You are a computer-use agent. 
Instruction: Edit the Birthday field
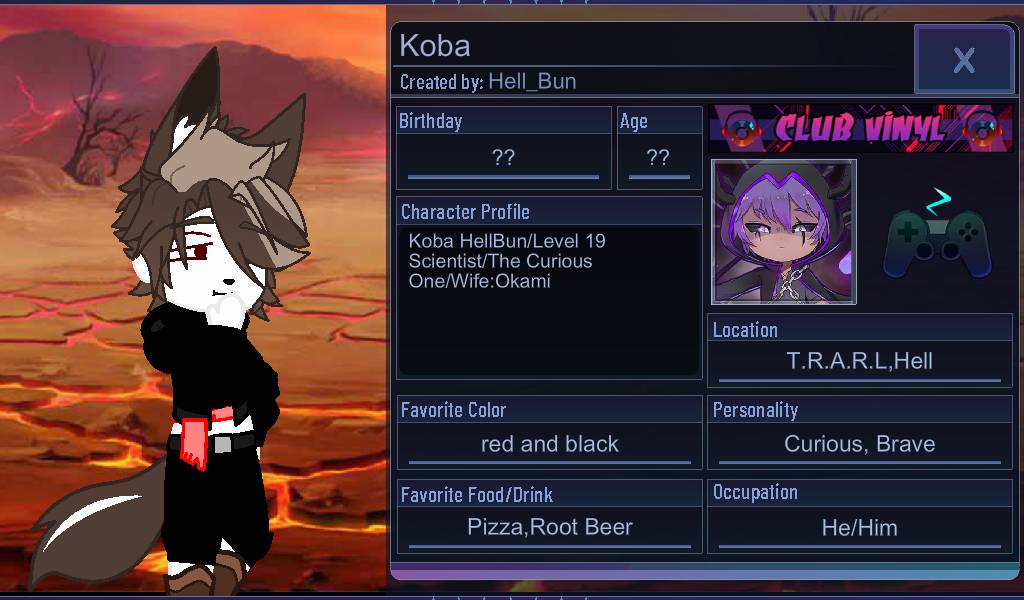coord(503,158)
